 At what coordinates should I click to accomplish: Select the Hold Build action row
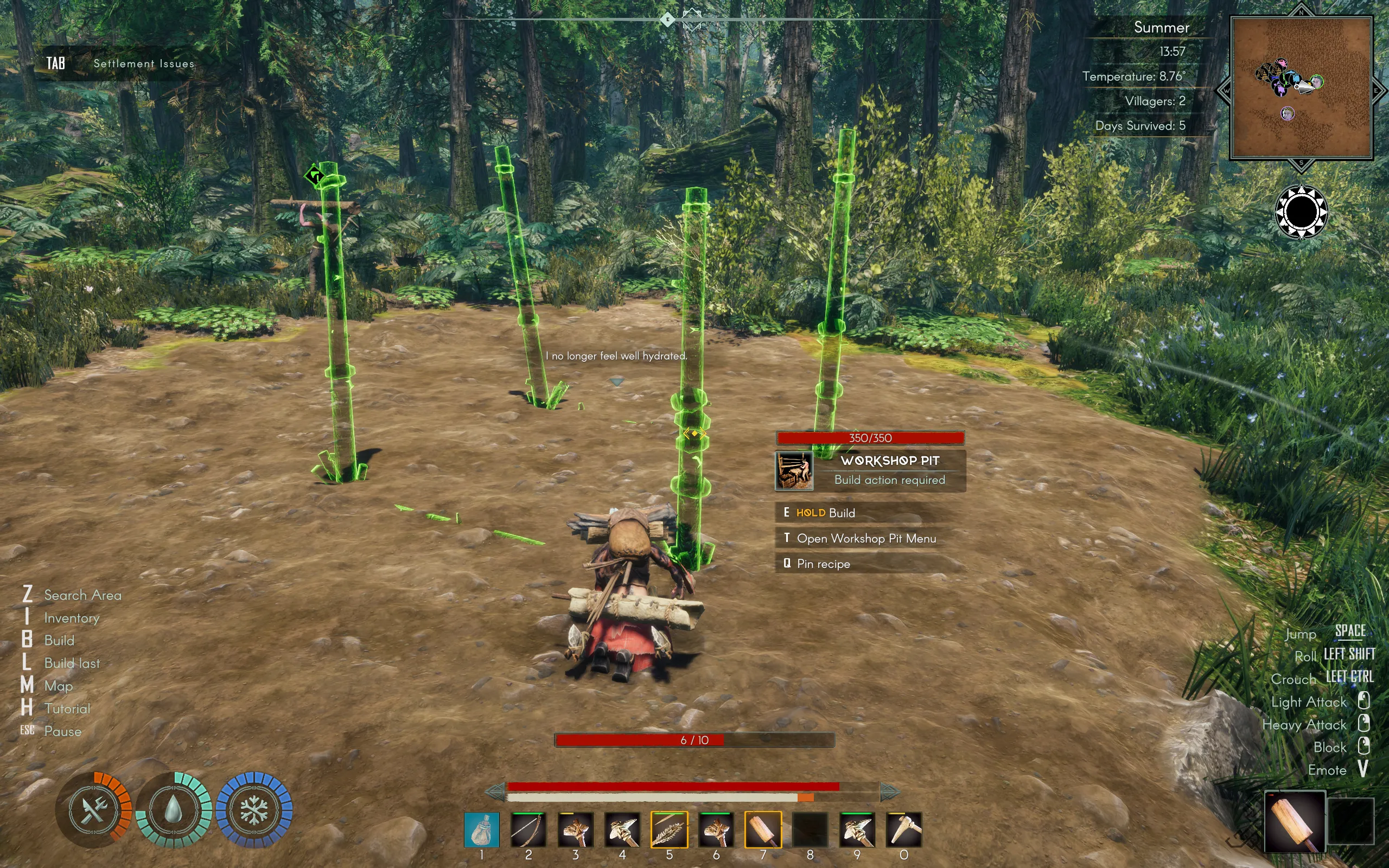coord(825,513)
